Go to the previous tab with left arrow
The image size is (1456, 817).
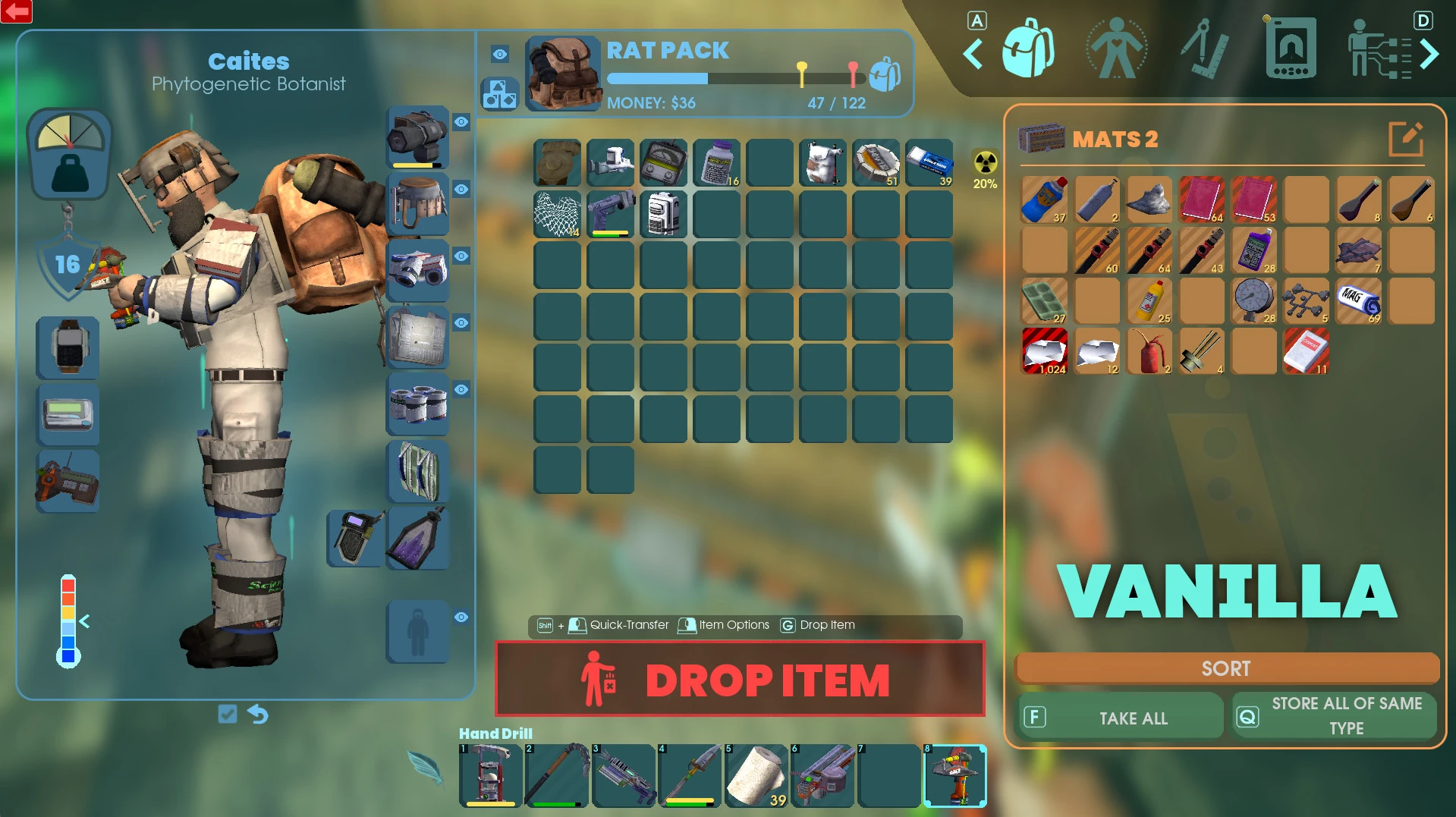click(973, 54)
